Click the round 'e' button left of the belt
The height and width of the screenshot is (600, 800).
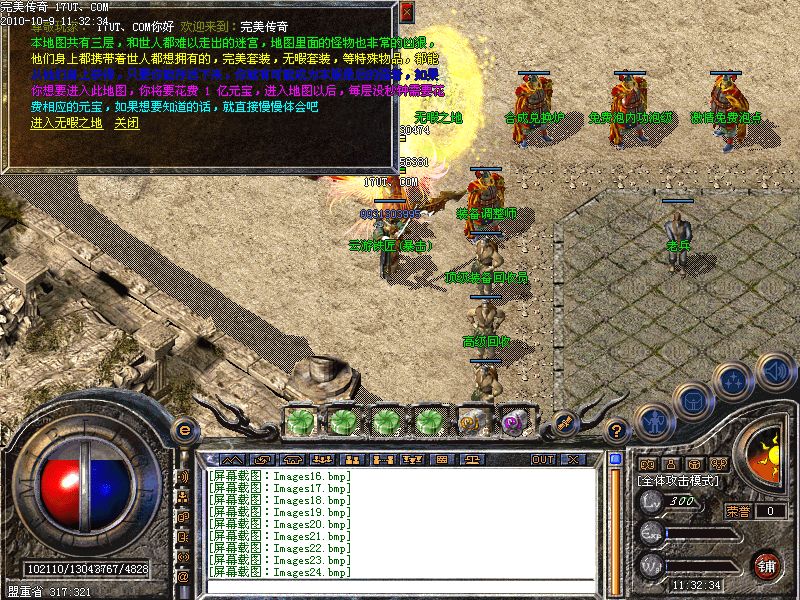[183, 429]
